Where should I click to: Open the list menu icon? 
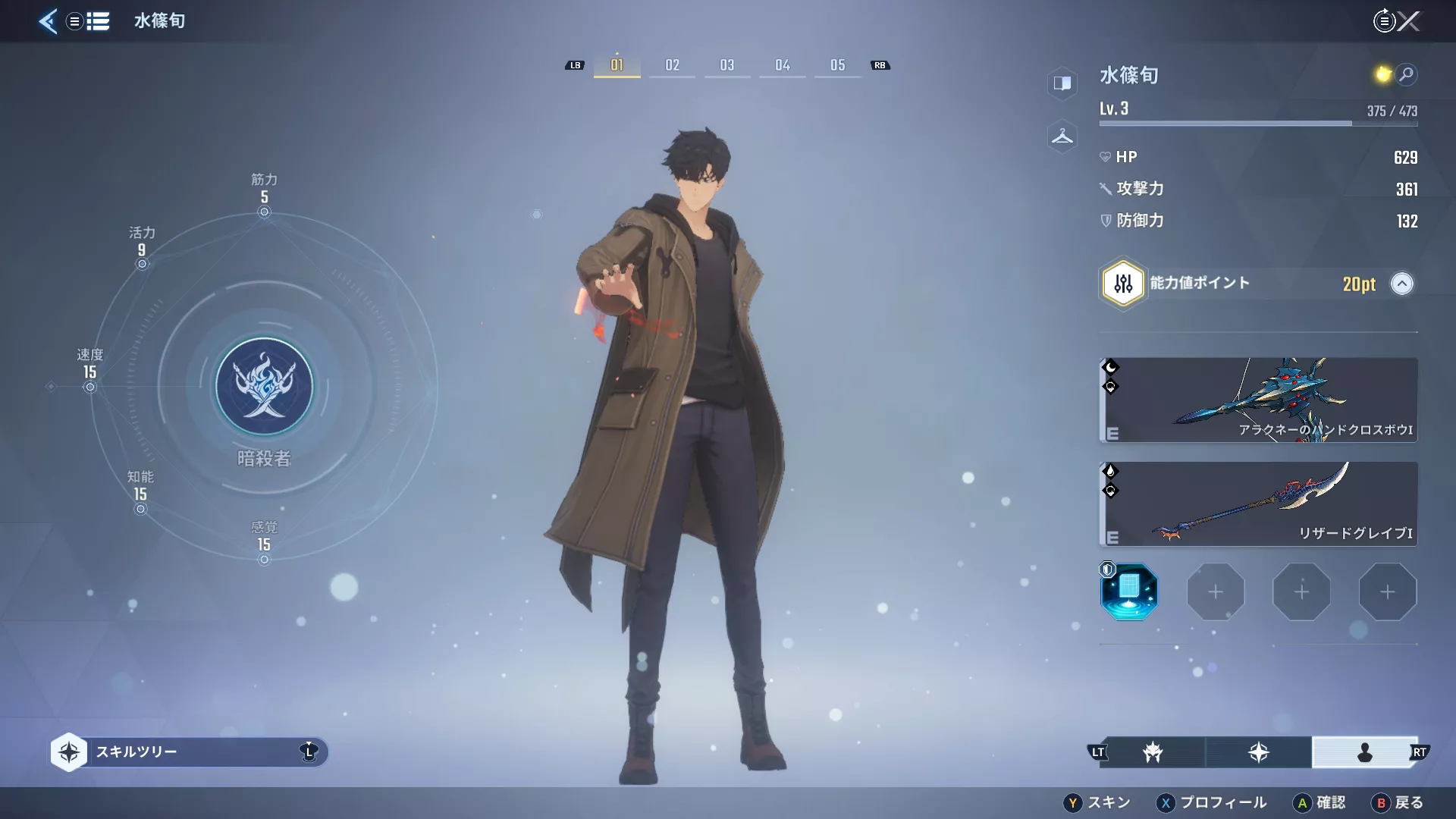(98, 21)
